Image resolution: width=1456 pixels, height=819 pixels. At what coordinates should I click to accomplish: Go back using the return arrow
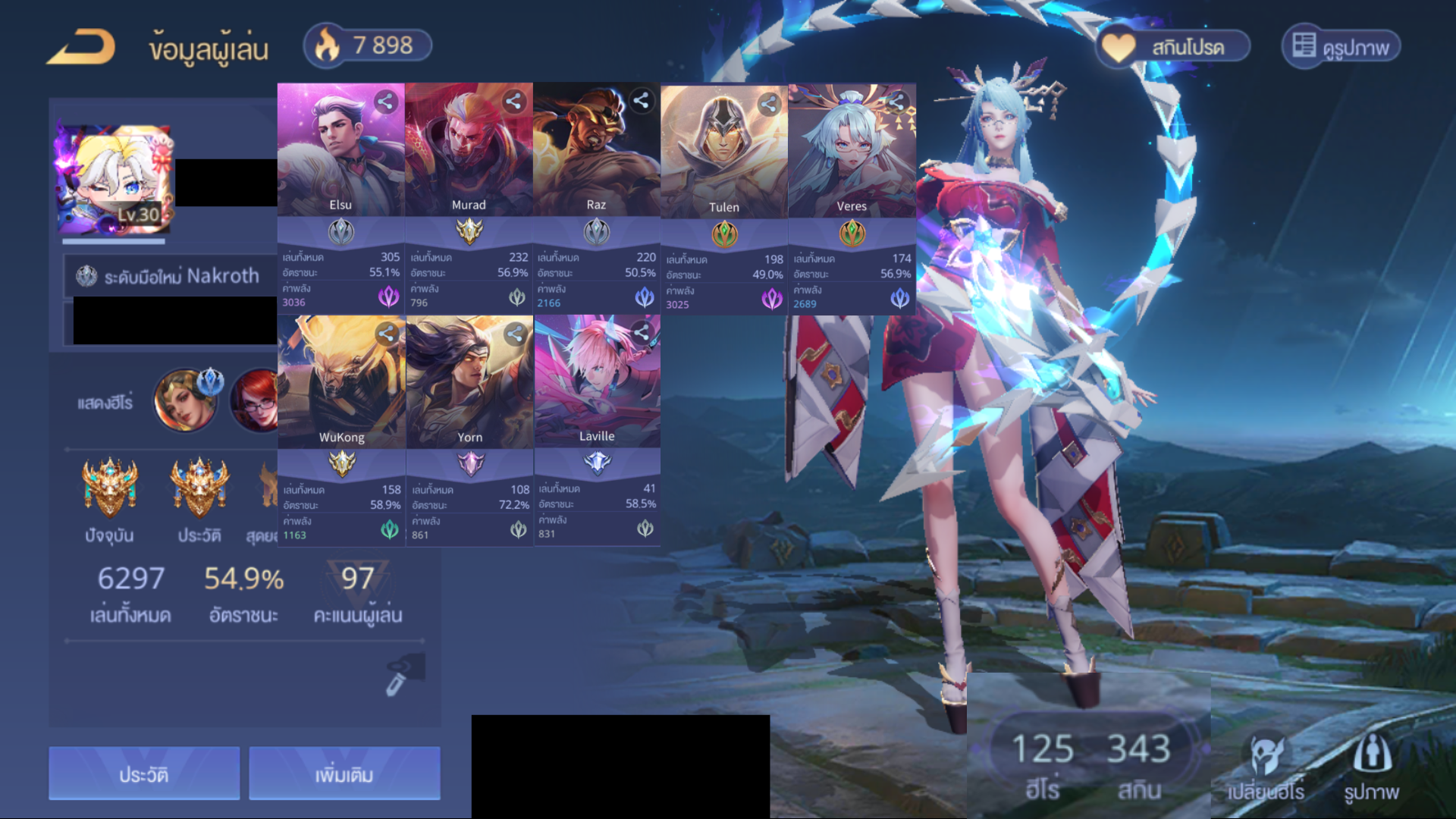pos(81,47)
